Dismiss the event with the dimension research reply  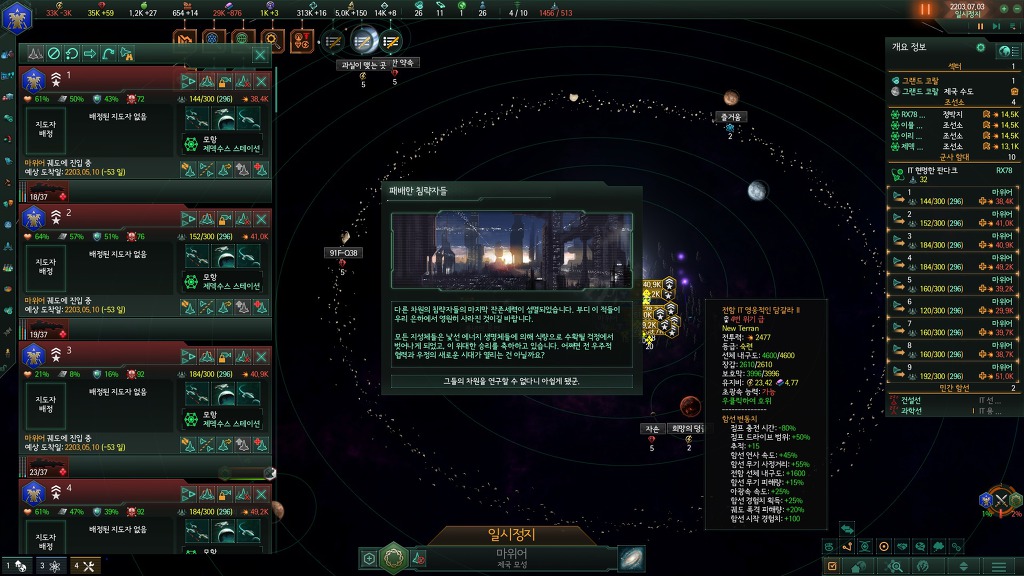(511, 381)
